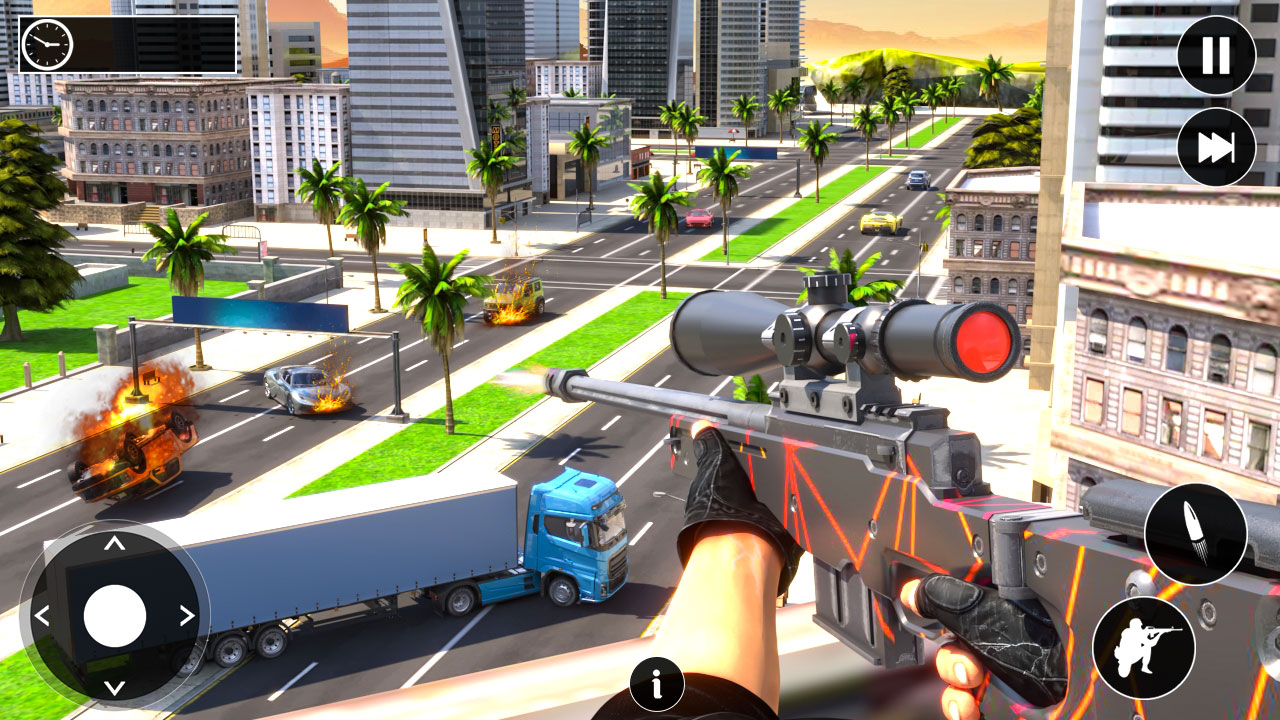
Task: Tap the clock timer icon
Action: point(49,44)
